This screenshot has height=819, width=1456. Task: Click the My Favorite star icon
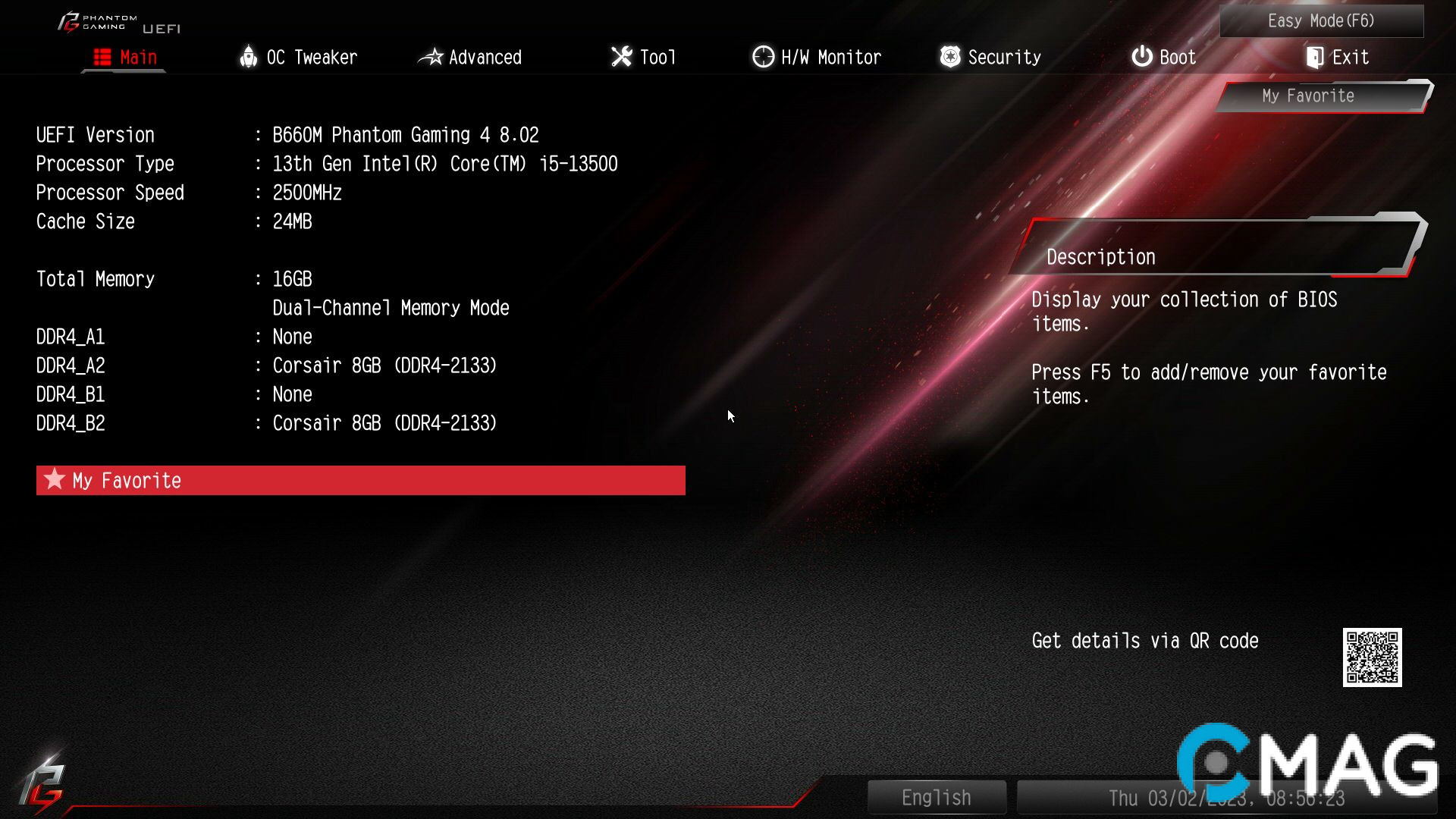[53, 479]
